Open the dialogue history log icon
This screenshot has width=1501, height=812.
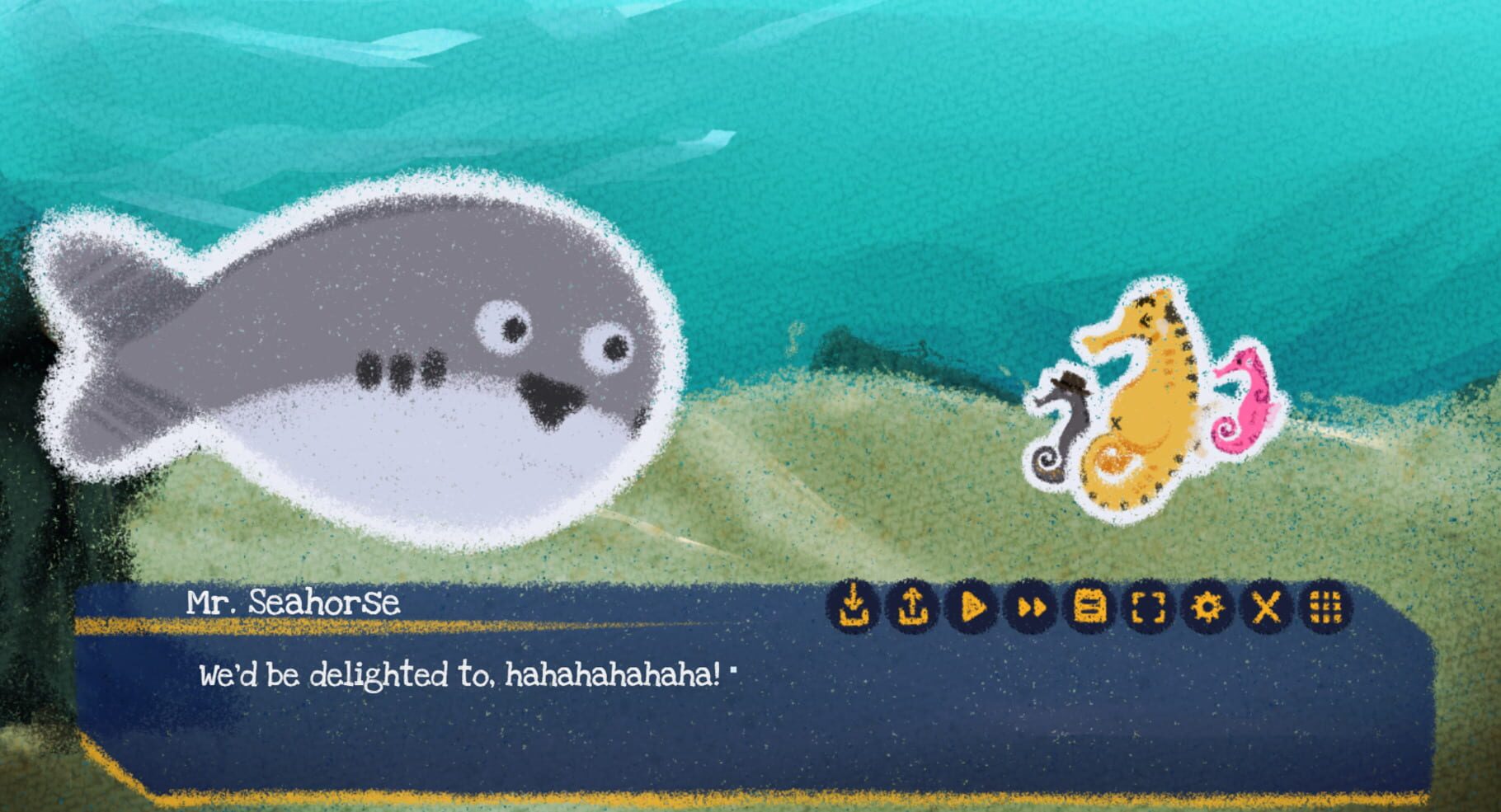[x=1089, y=608]
